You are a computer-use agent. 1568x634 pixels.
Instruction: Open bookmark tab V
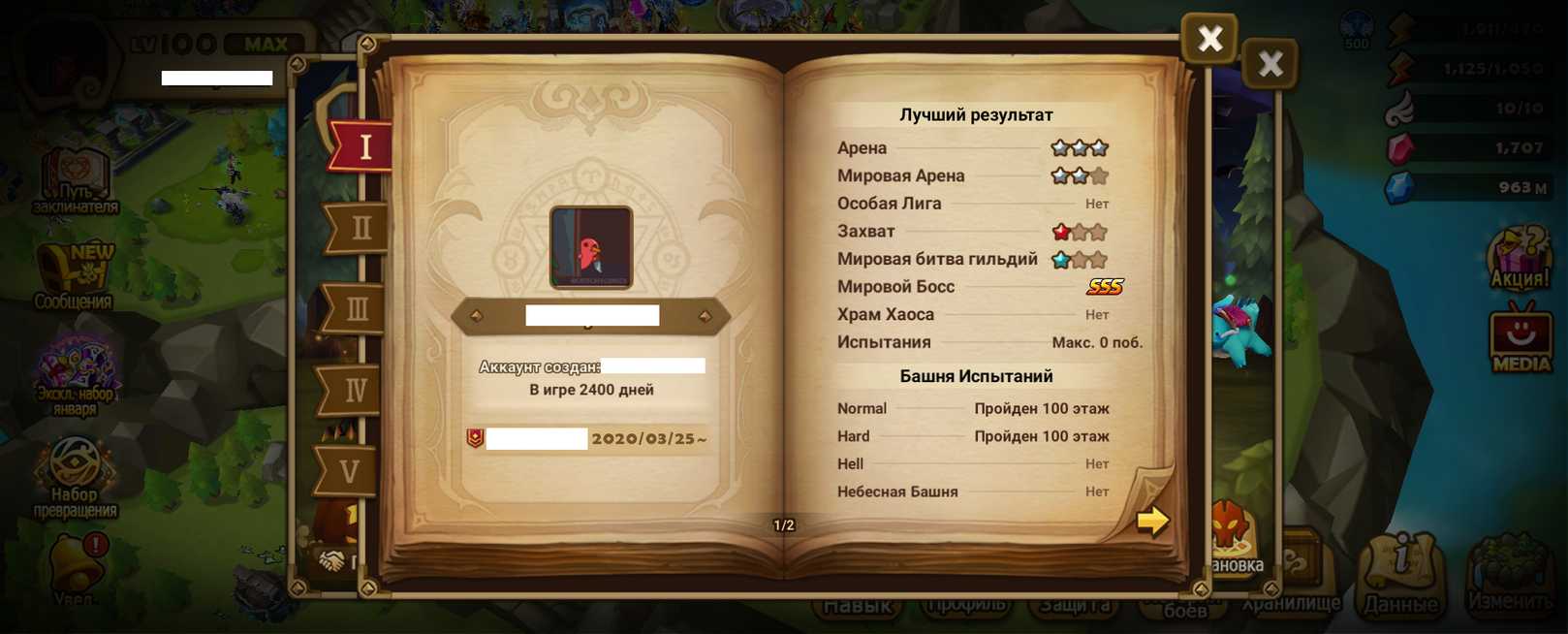click(350, 472)
